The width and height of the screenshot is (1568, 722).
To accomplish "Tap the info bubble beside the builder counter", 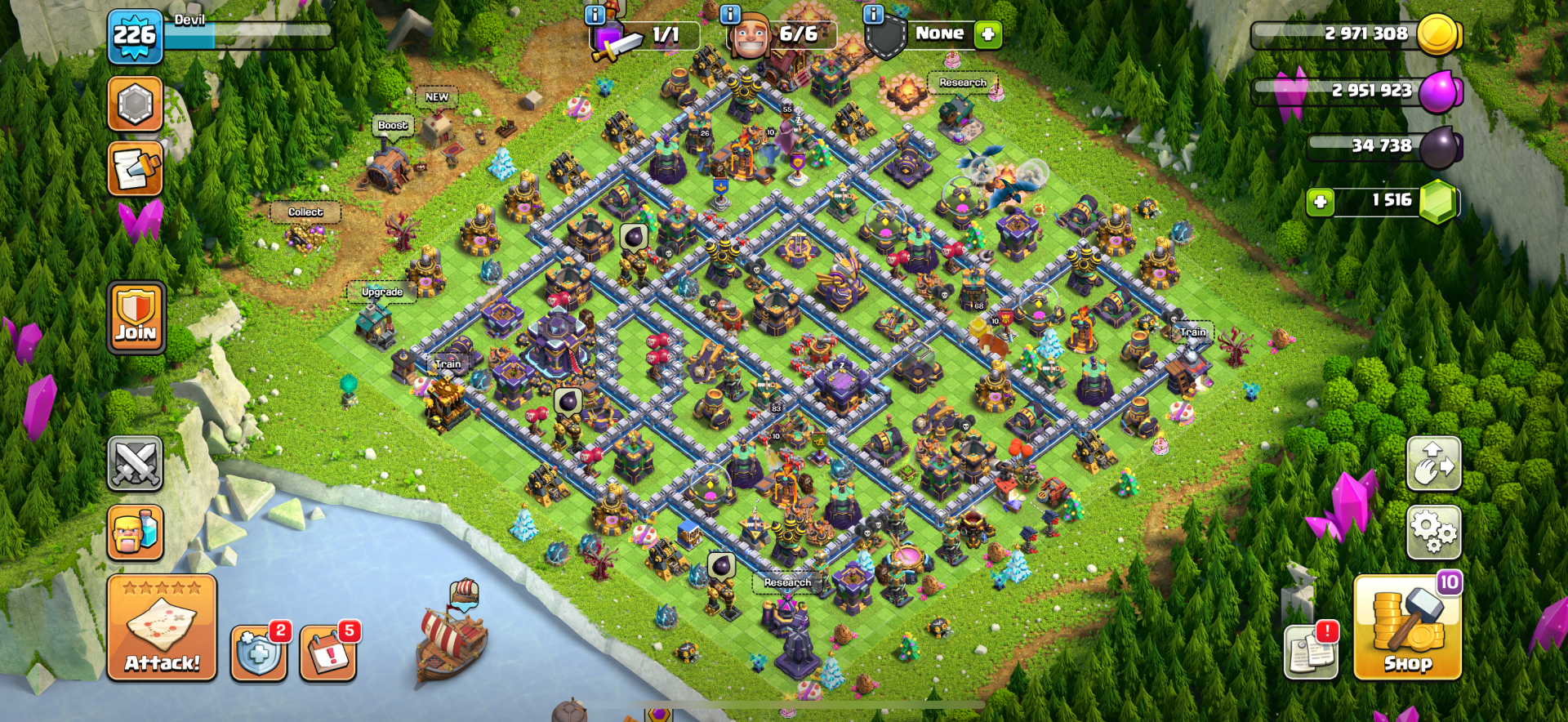I will (x=729, y=15).
